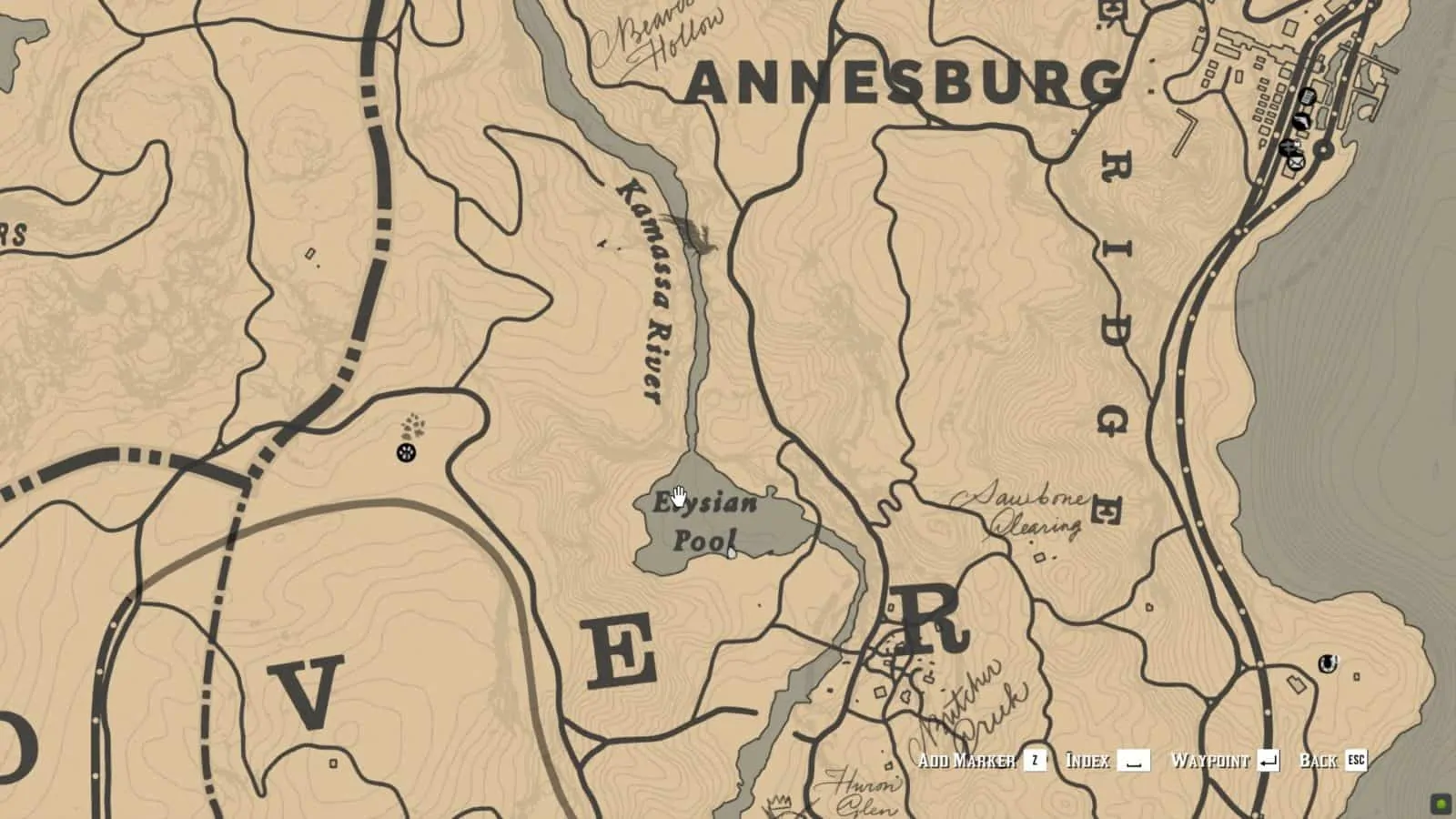Select the documents shop icon at top of Annesburg
This screenshot has width=1456, height=819.
click(x=1308, y=96)
